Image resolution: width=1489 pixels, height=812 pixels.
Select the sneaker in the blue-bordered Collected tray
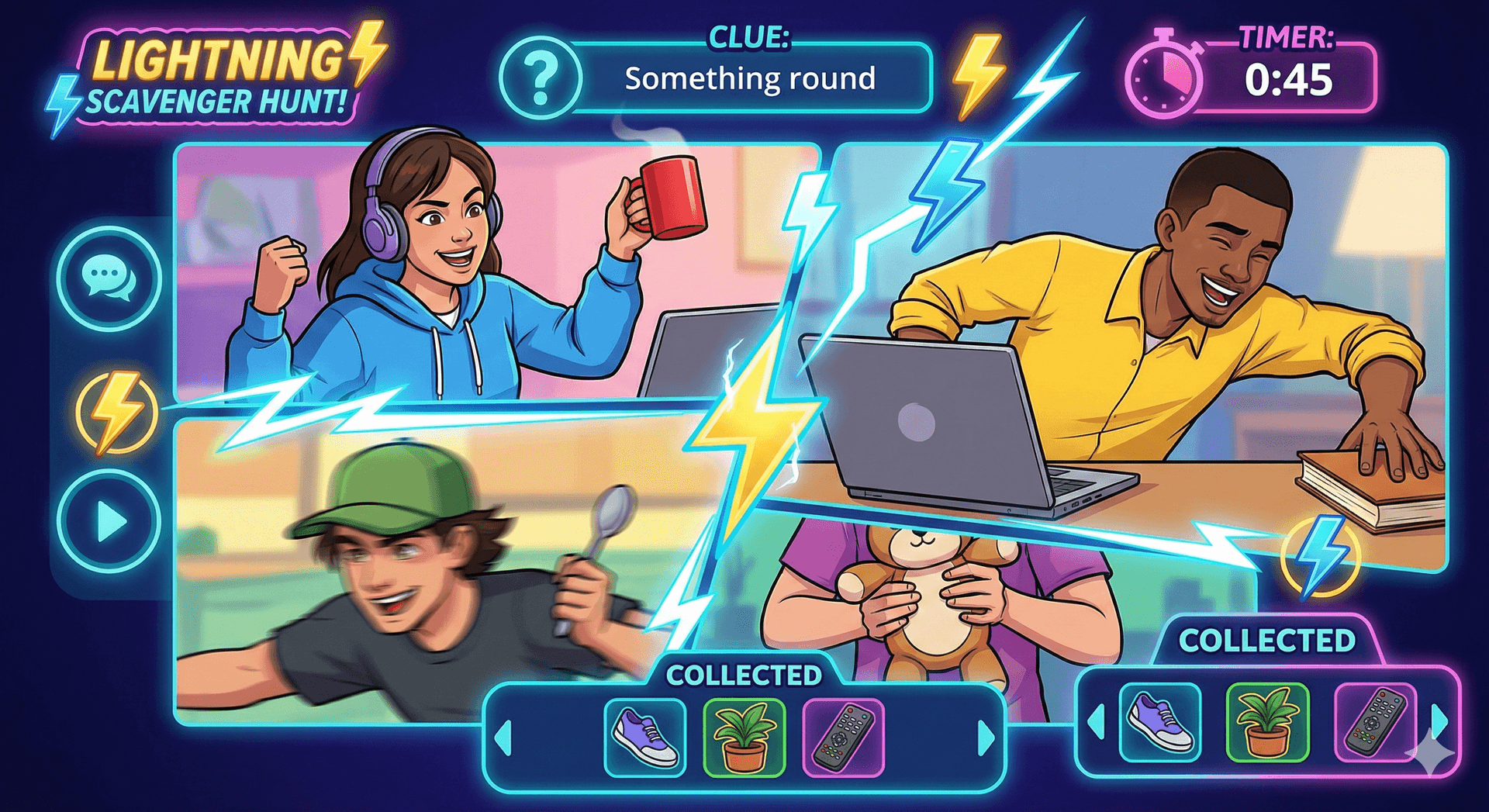(645, 738)
